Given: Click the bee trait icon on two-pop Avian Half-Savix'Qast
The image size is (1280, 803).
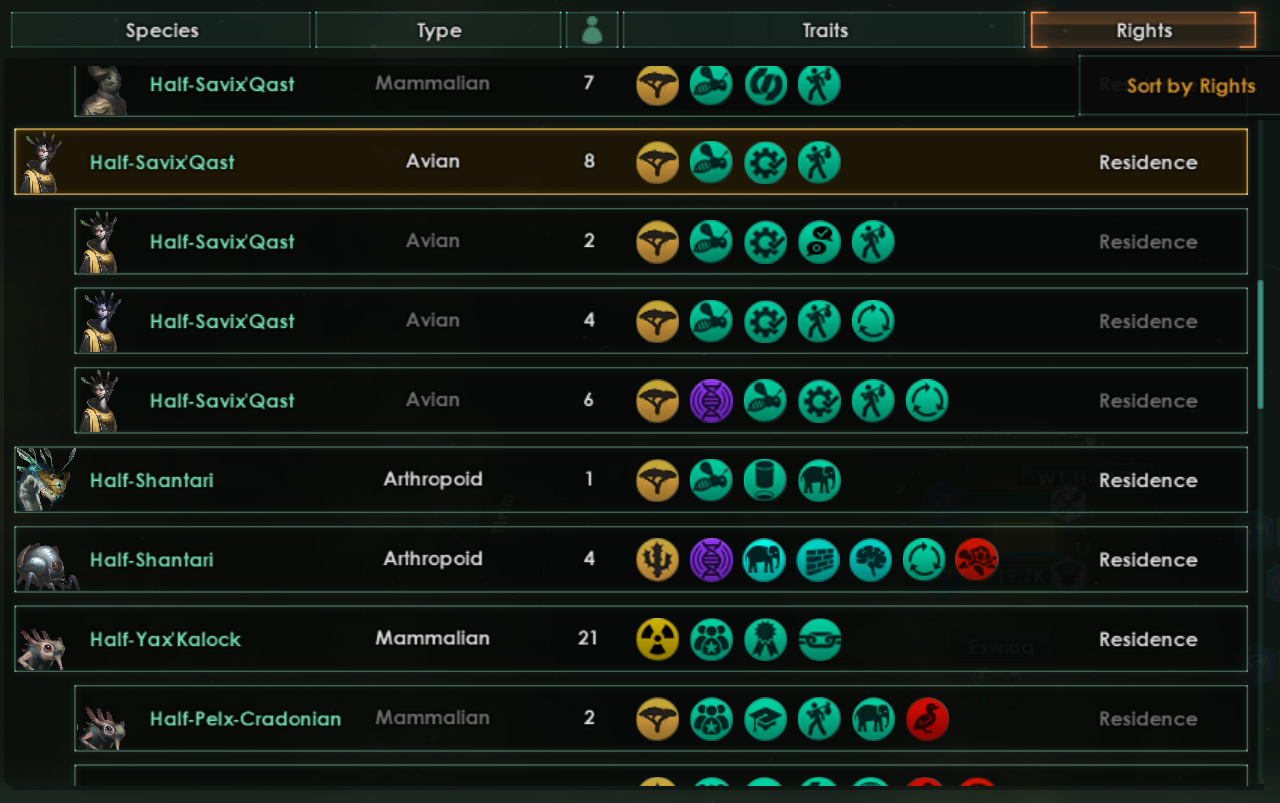Looking at the screenshot, I should [x=711, y=241].
